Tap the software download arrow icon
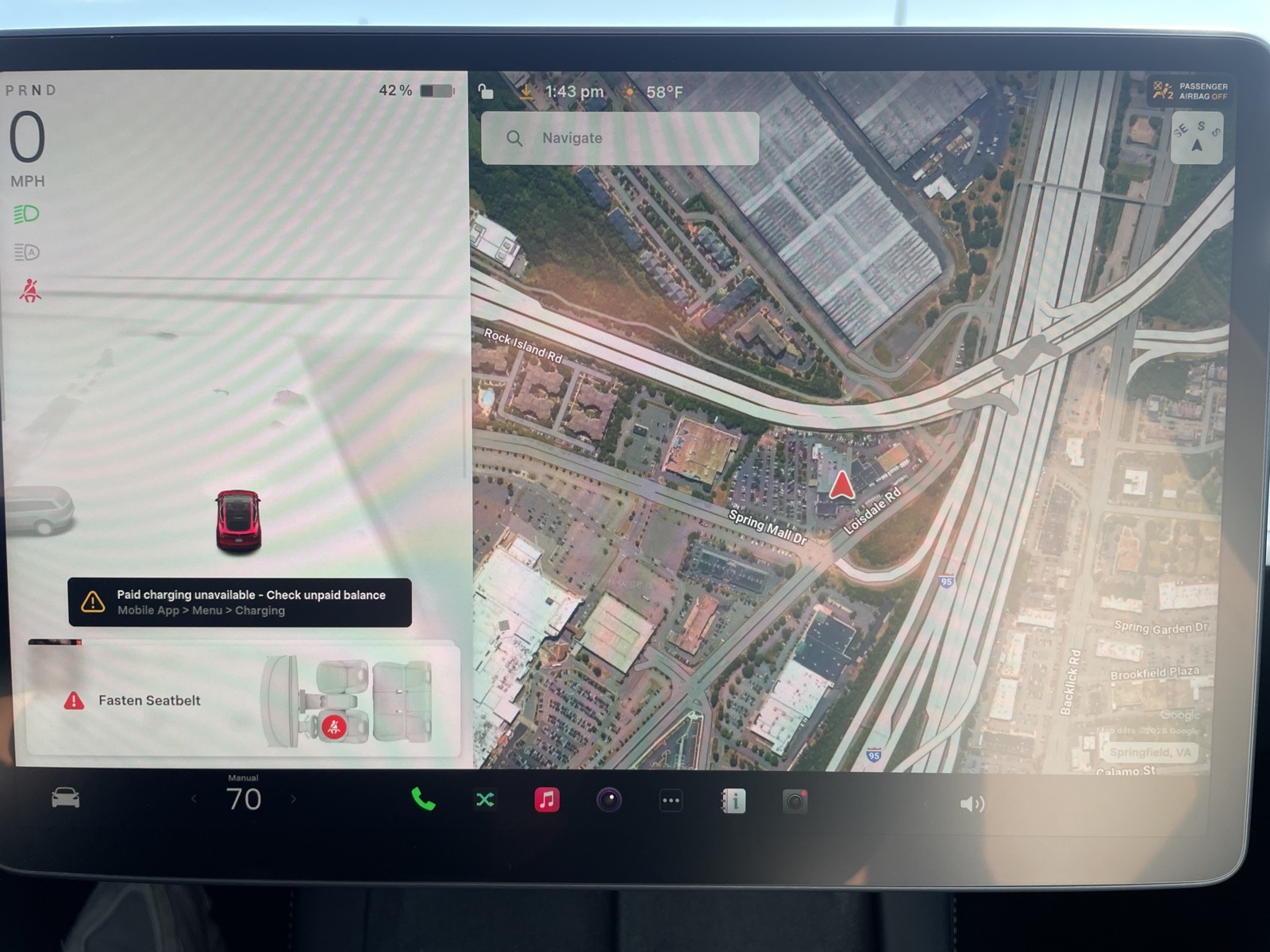 525,92
